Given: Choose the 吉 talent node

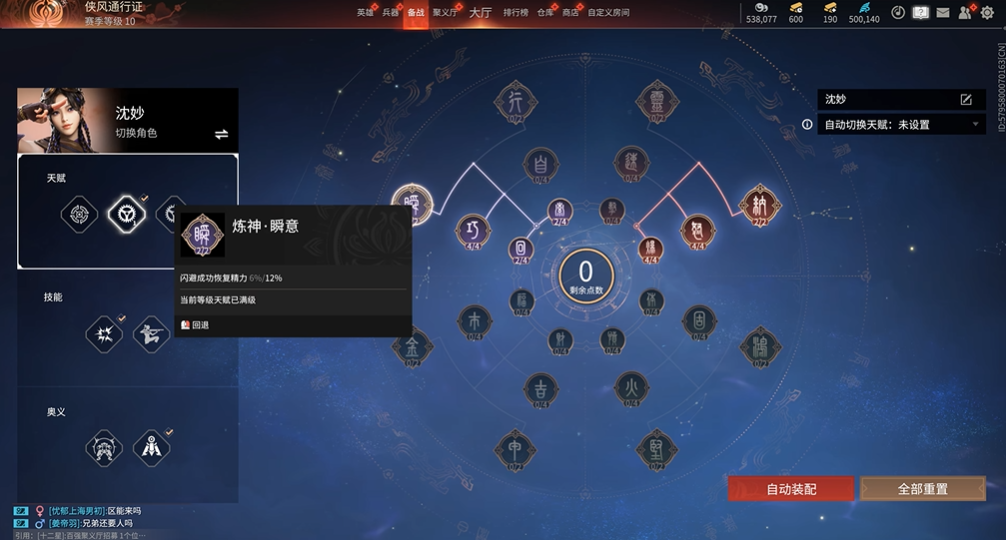Looking at the screenshot, I should click(541, 390).
